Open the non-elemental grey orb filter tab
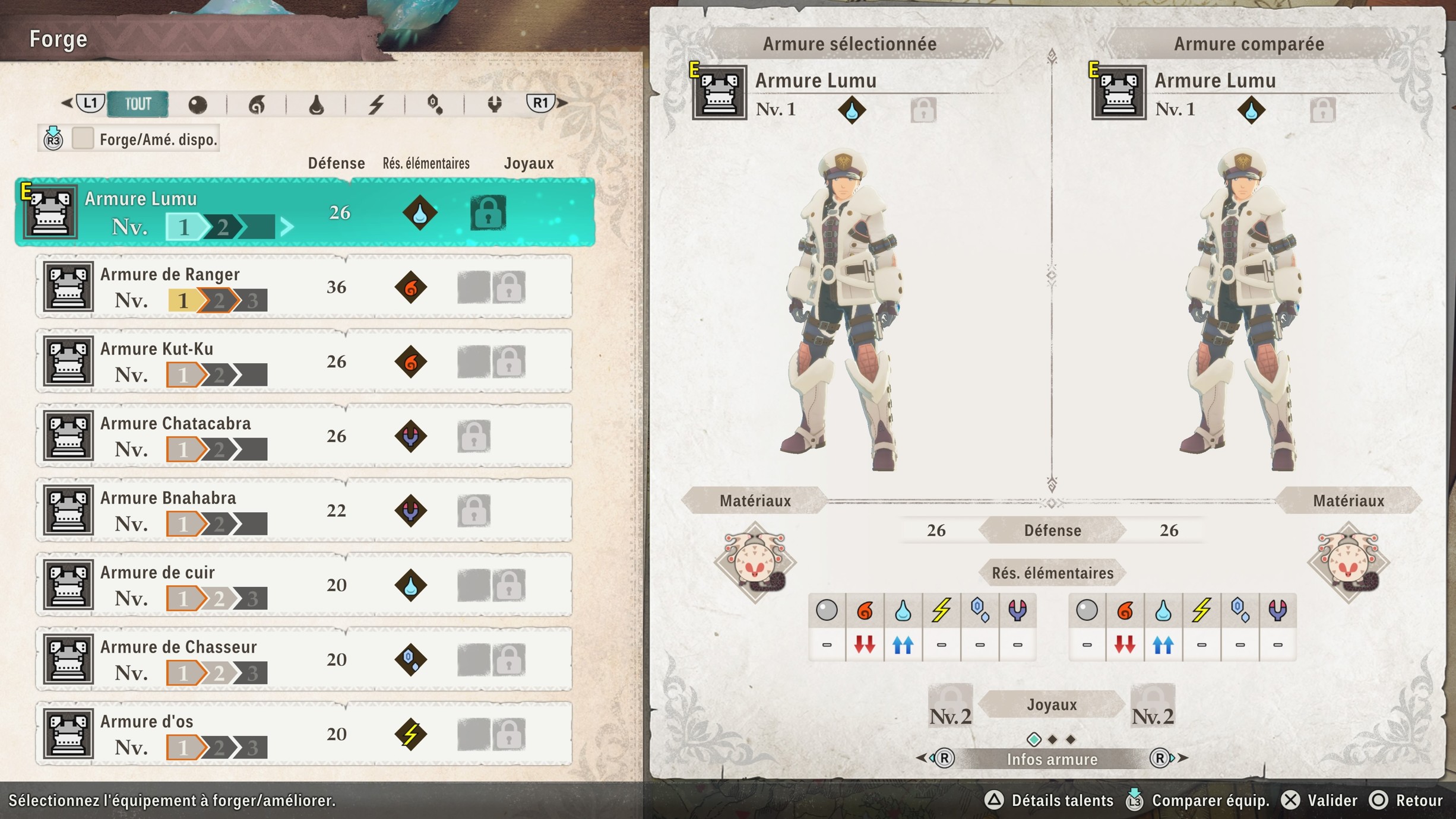The height and width of the screenshot is (819, 1456). click(x=198, y=105)
